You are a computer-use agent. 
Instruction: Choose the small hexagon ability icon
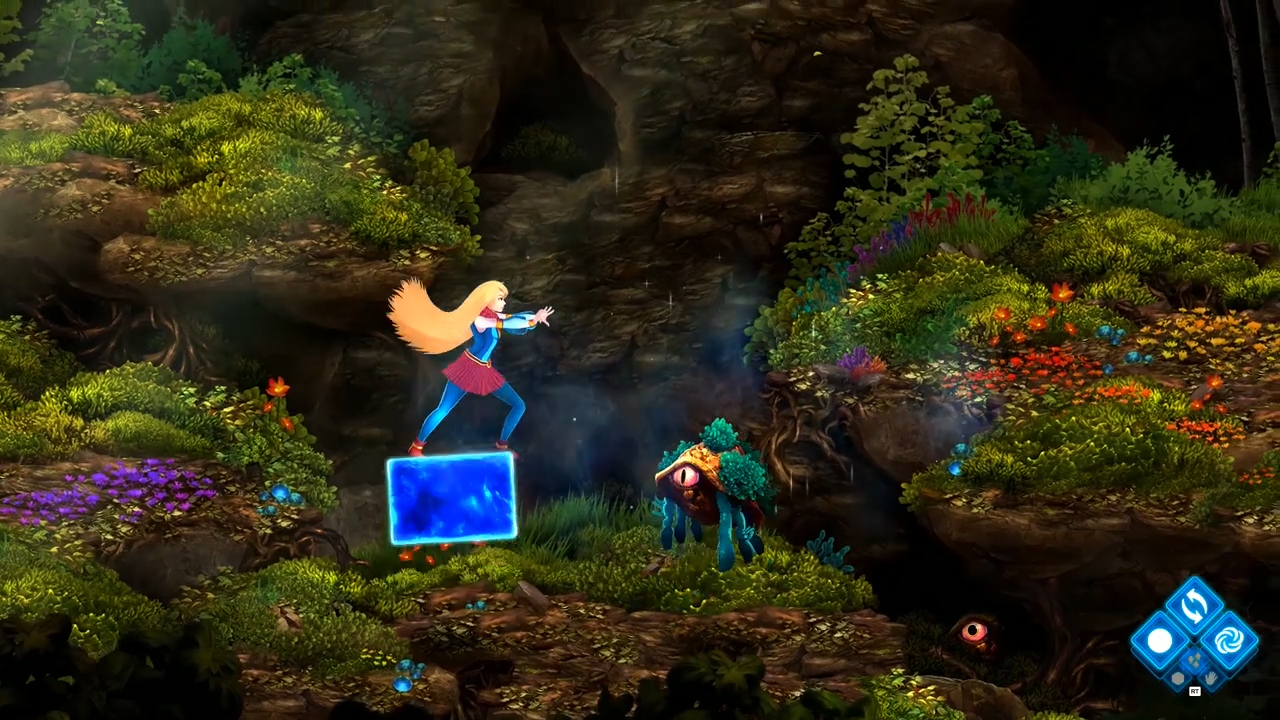click(x=1180, y=676)
